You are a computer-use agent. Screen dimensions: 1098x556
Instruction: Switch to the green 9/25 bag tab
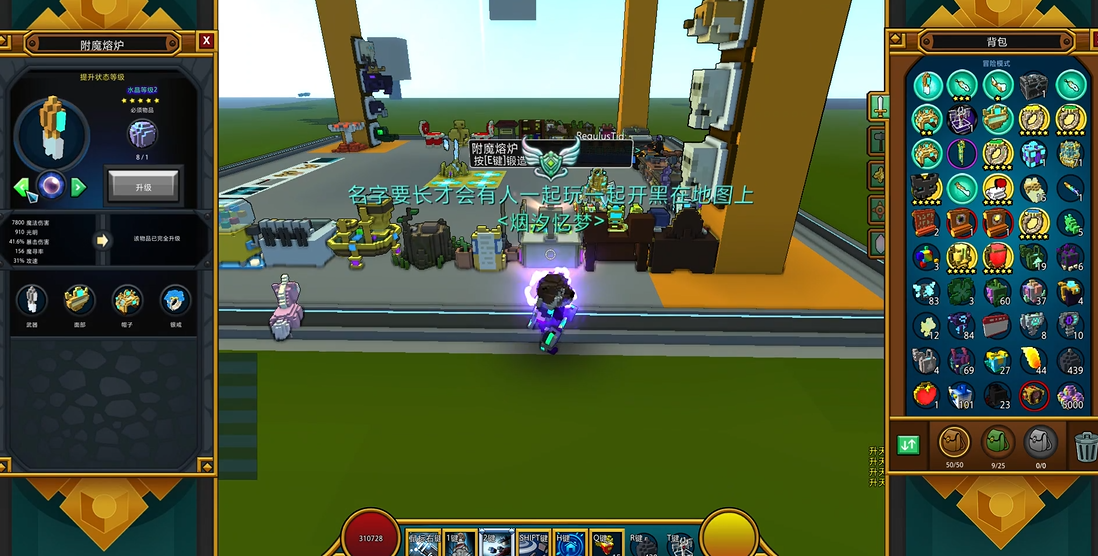point(998,441)
